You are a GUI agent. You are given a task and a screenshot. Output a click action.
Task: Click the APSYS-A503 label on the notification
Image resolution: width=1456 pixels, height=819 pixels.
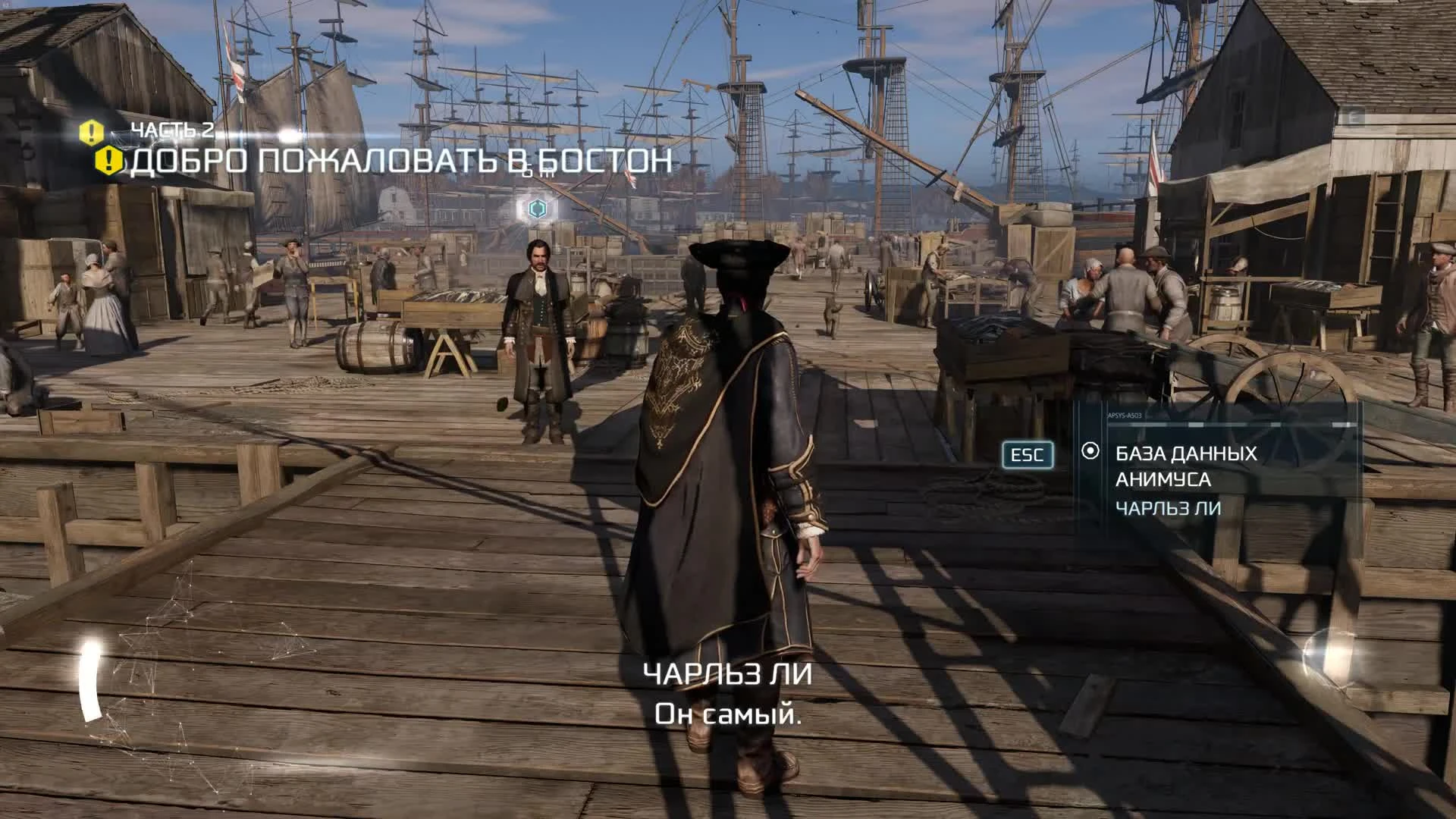pyautogui.click(x=1125, y=415)
